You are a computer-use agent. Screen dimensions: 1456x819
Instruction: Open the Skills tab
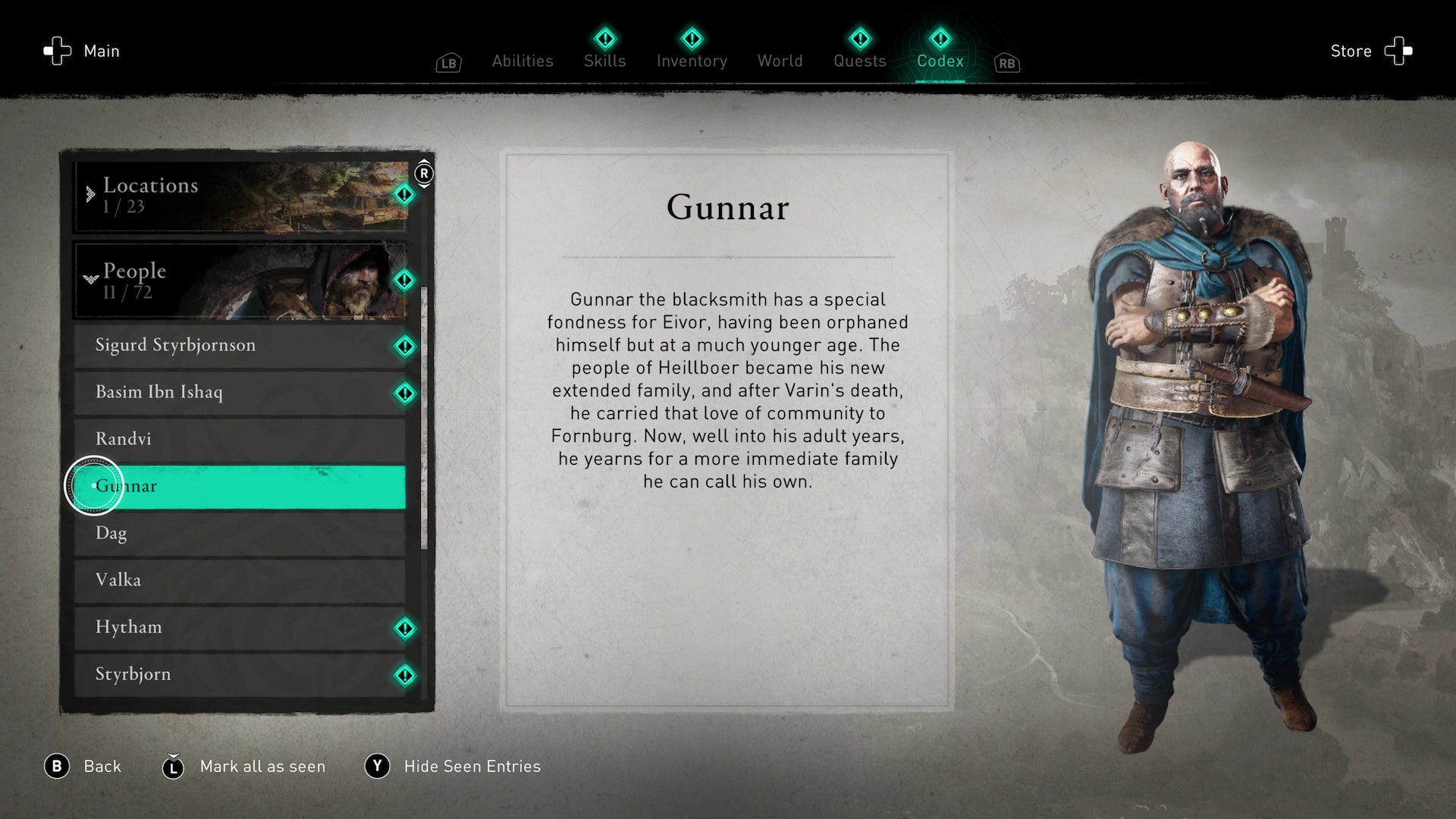point(604,61)
